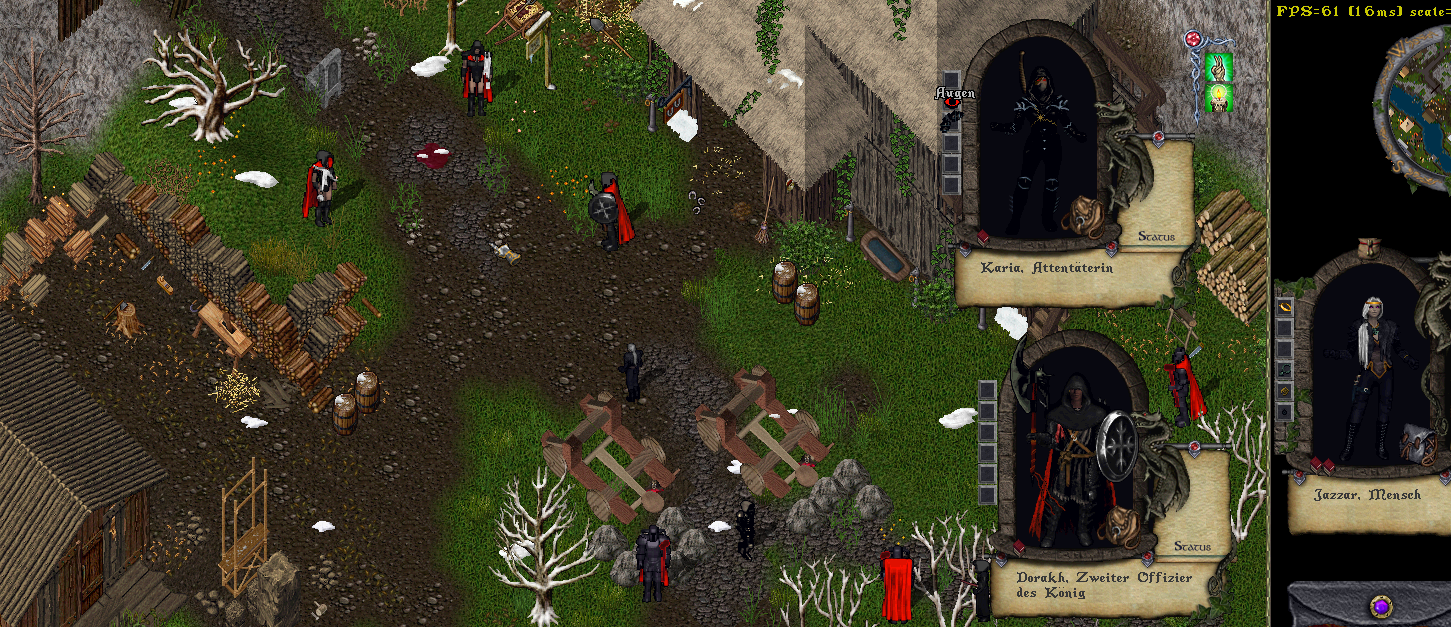Click the red gem on the buff bar
1451x627 pixels.
pyautogui.click(x=1192, y=40)
